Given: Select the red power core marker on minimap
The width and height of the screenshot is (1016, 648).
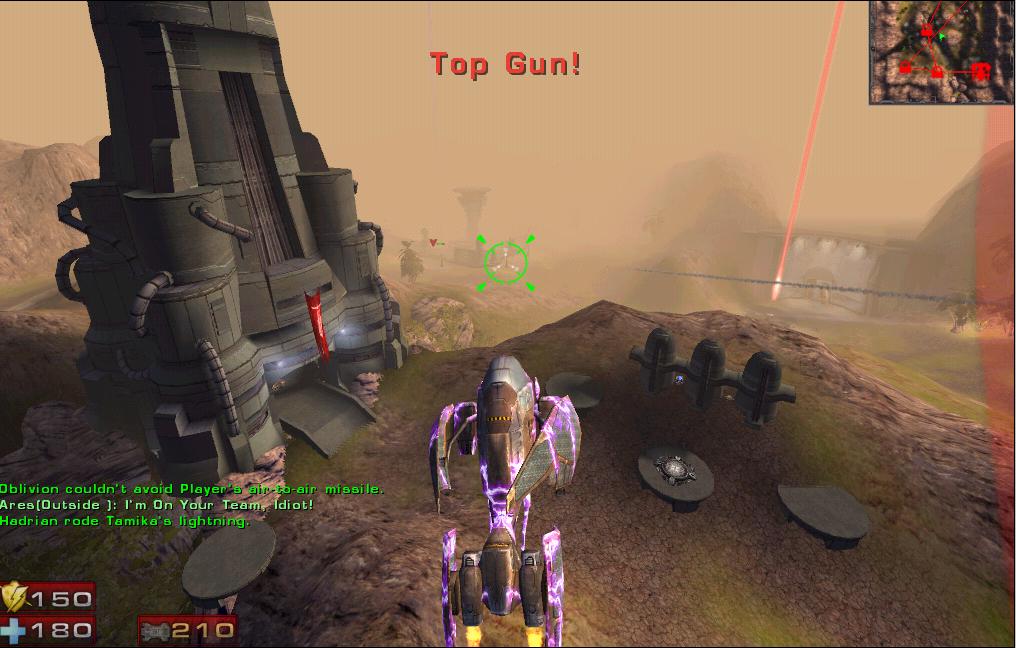Looking at the screenshot, I should point(981,71).
